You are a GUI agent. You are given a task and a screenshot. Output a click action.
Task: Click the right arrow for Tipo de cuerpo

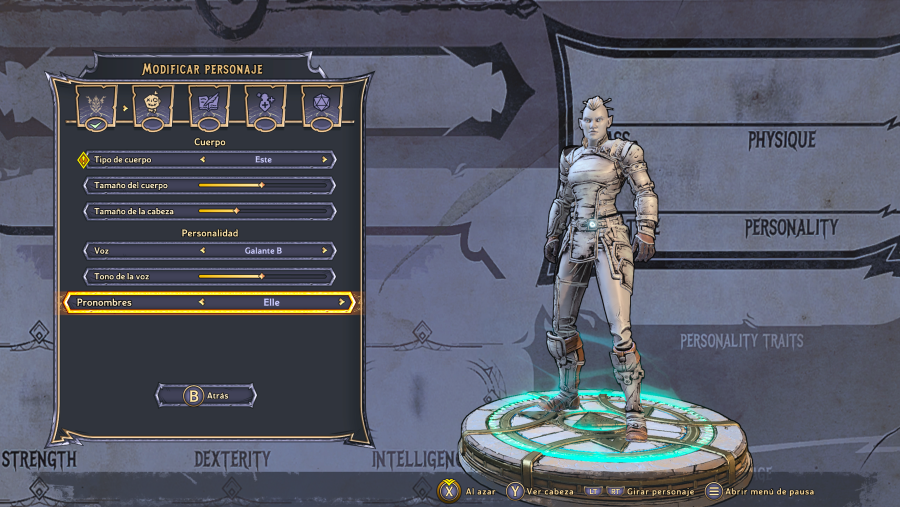coord(325,160)
